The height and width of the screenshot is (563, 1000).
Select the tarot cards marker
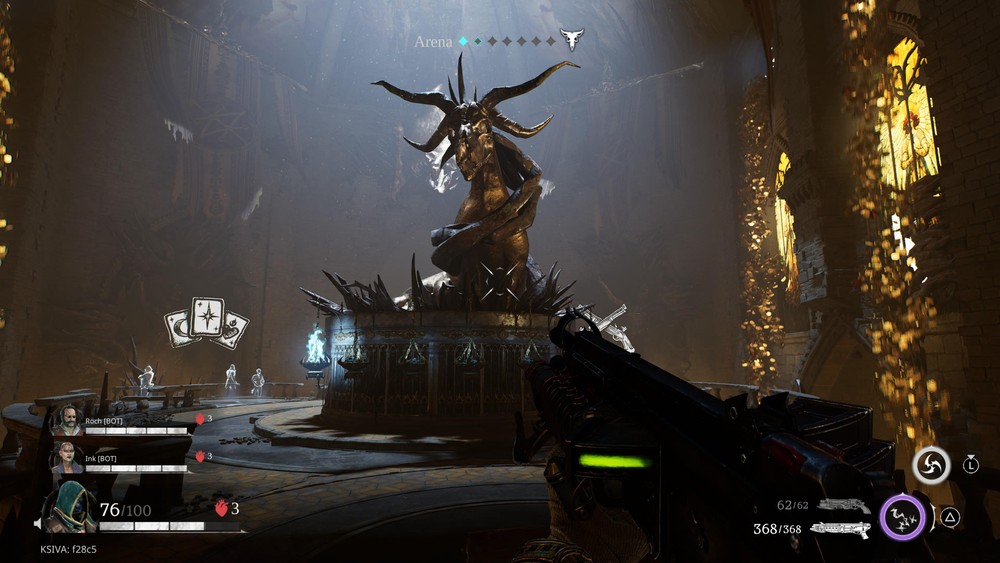(x=207, y=323)
